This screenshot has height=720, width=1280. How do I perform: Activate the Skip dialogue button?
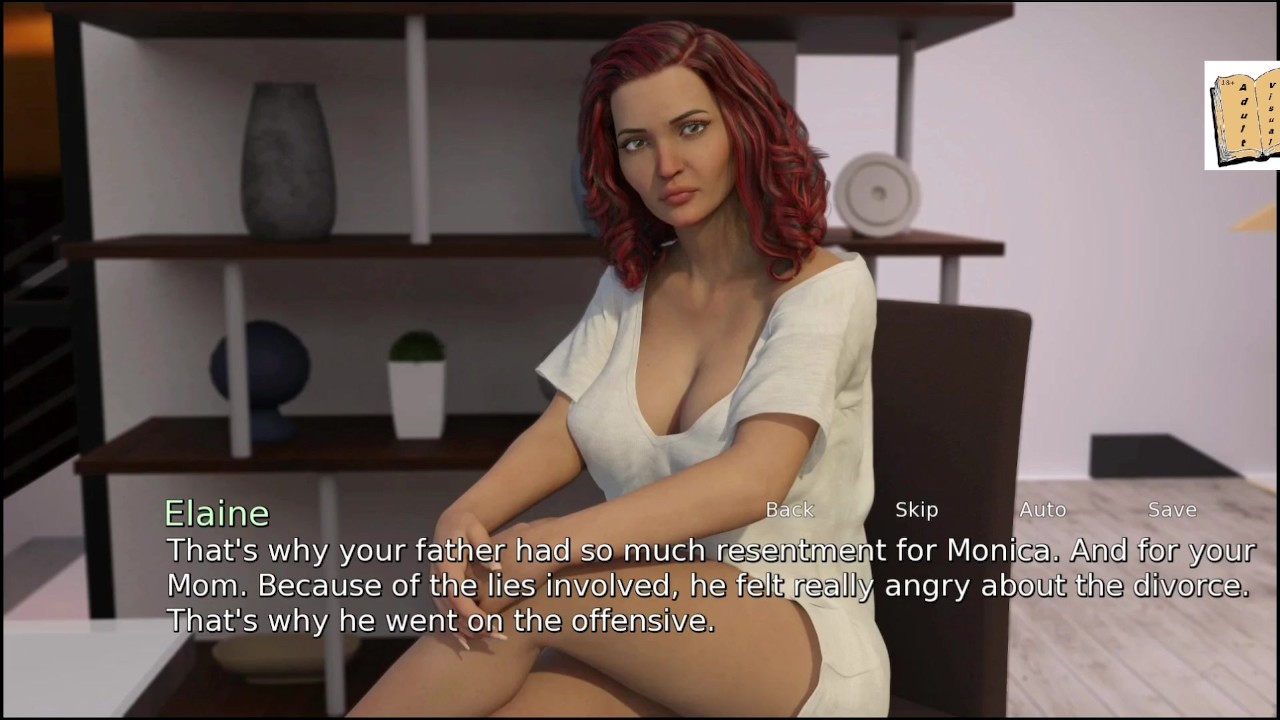click(916, 510)
